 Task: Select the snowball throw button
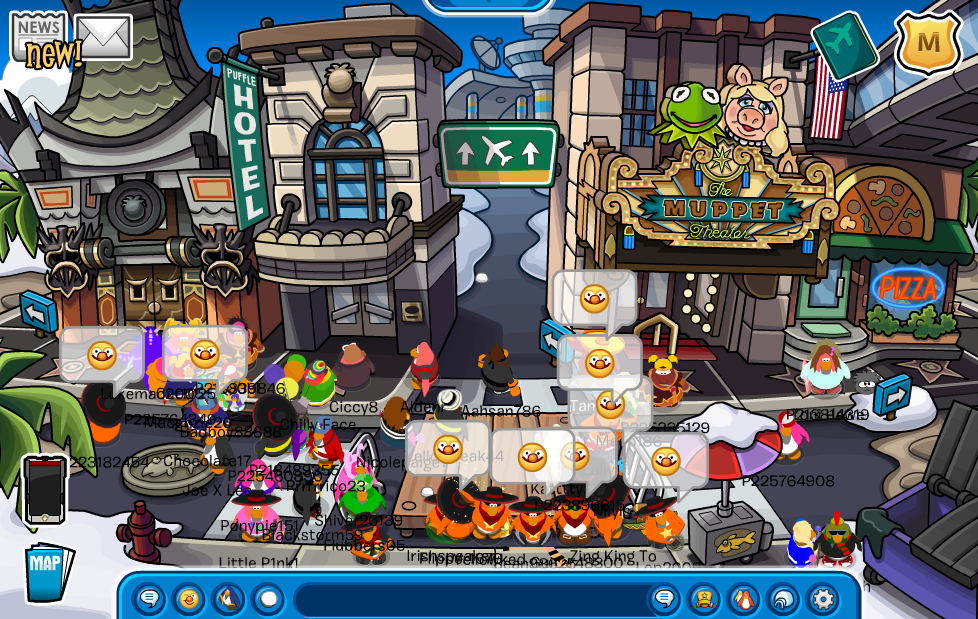click(267, 599)
